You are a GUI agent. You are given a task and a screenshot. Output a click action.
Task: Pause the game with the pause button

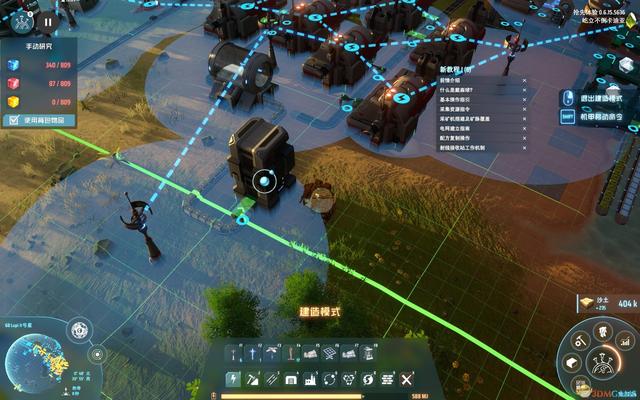coord(48,19)
